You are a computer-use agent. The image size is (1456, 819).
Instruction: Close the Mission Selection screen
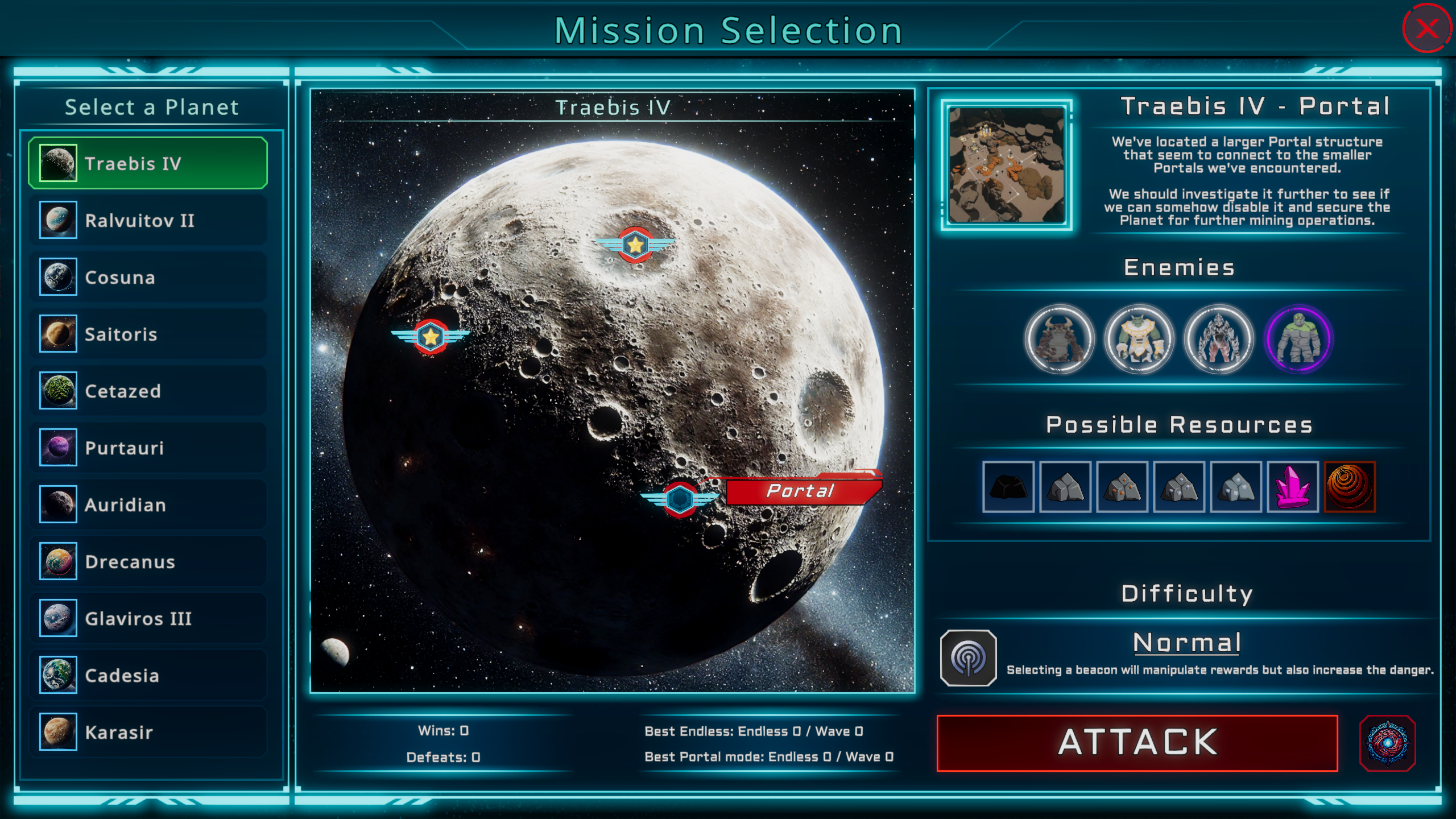click(1426, 28)
